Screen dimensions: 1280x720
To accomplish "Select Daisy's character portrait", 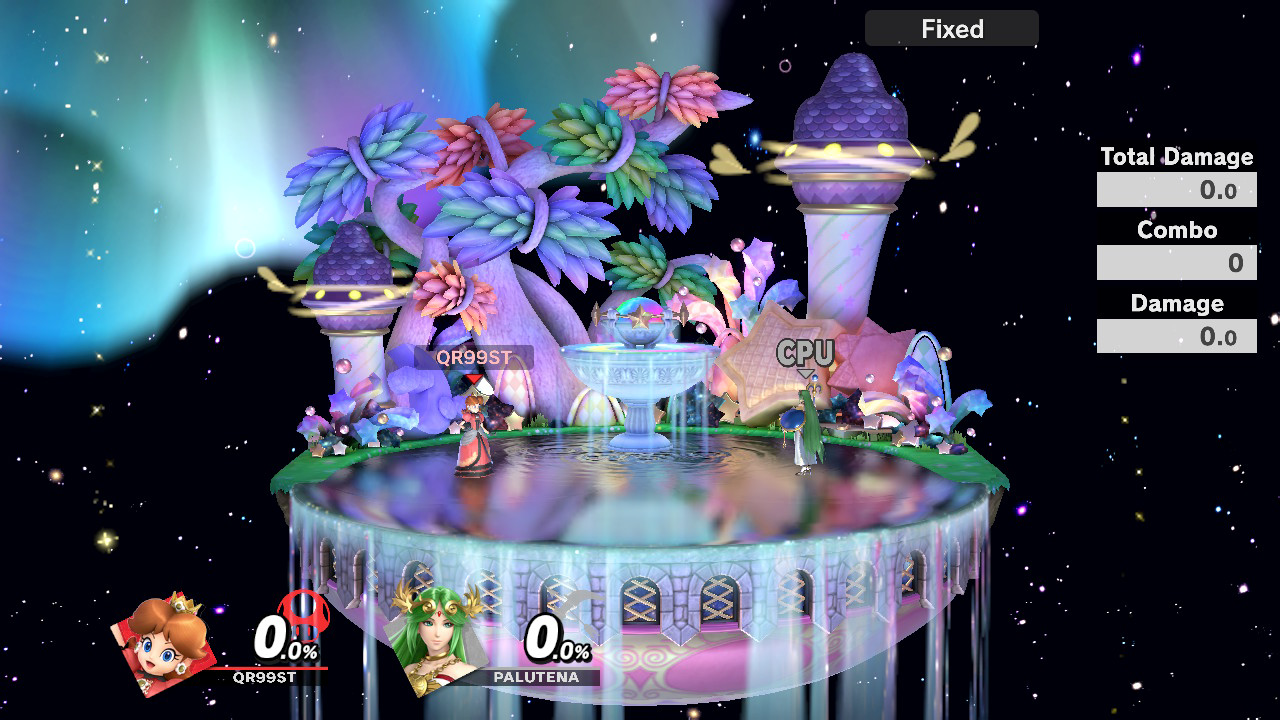I will coord(167,643).
